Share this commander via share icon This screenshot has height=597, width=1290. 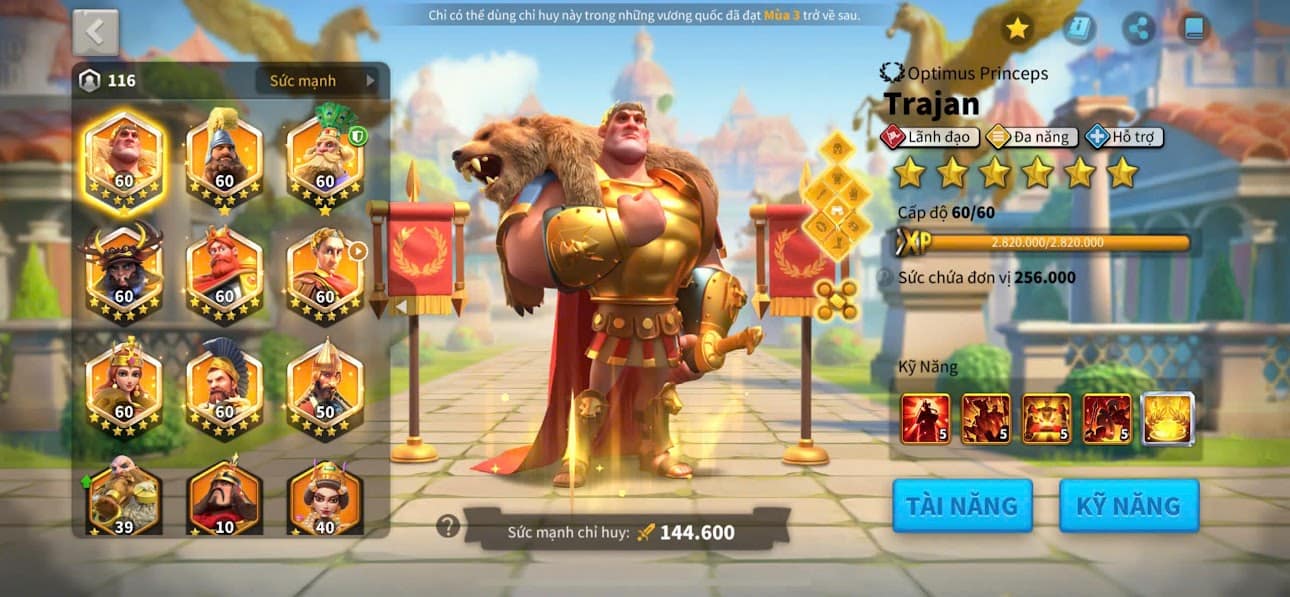(x=1138, y=29)
